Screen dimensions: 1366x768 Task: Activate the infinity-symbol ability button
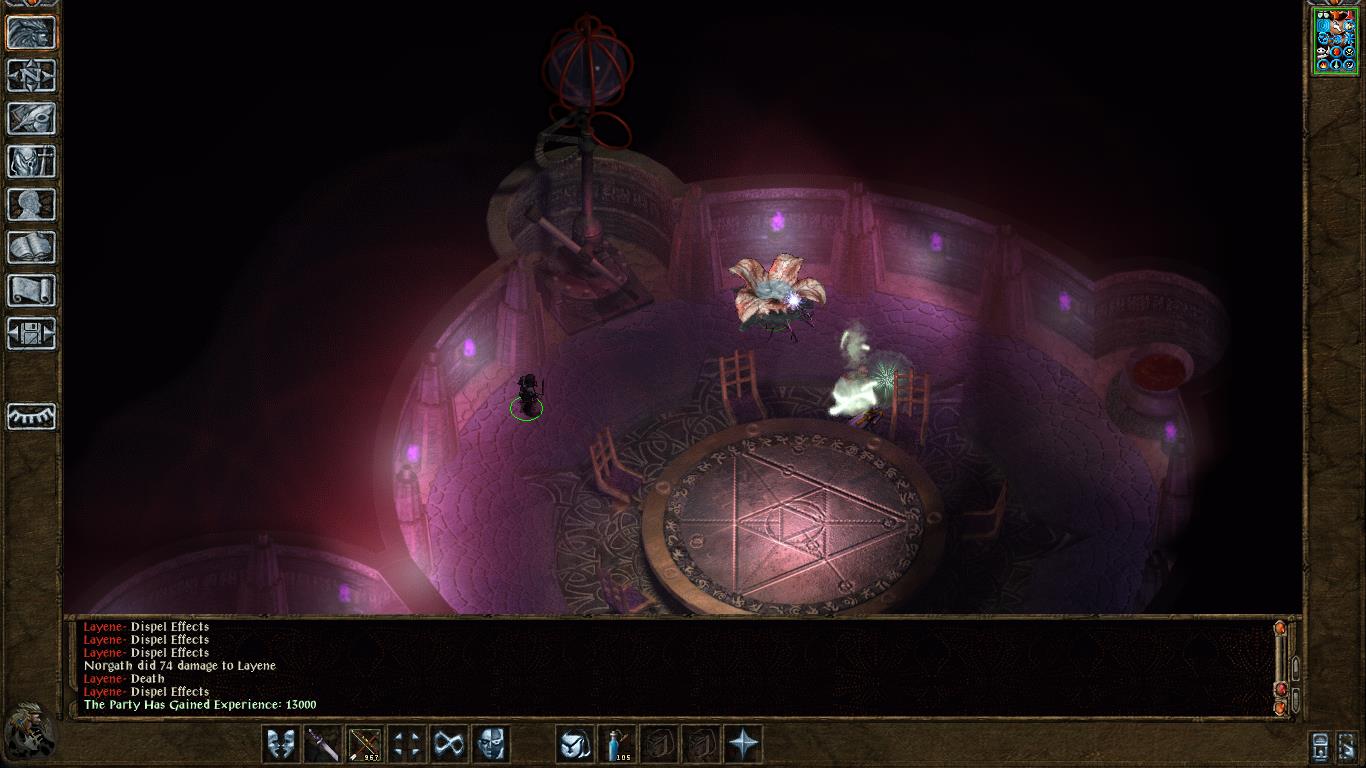(x=449, y=744)
